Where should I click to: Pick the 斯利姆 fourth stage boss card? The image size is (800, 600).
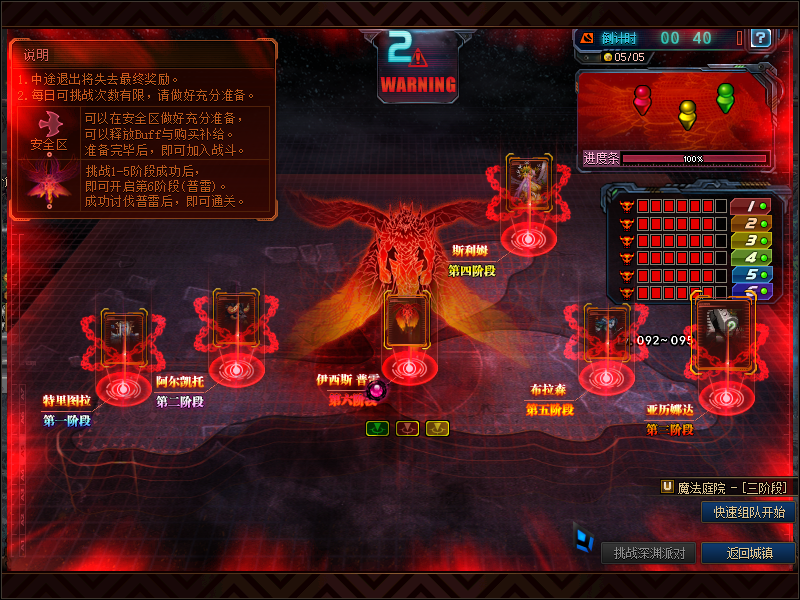point(530,181)
